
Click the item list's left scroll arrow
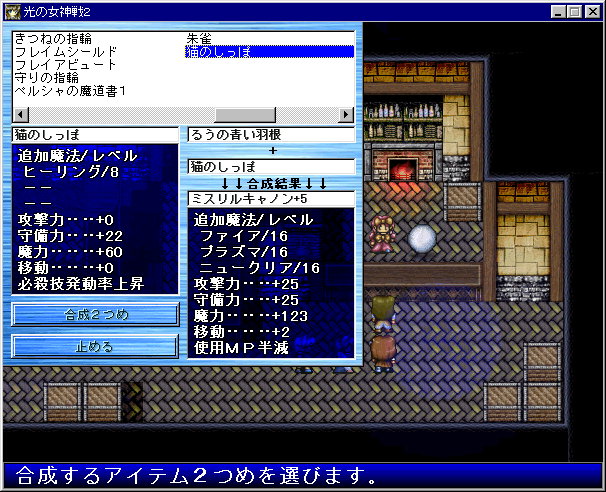(20, 114)
